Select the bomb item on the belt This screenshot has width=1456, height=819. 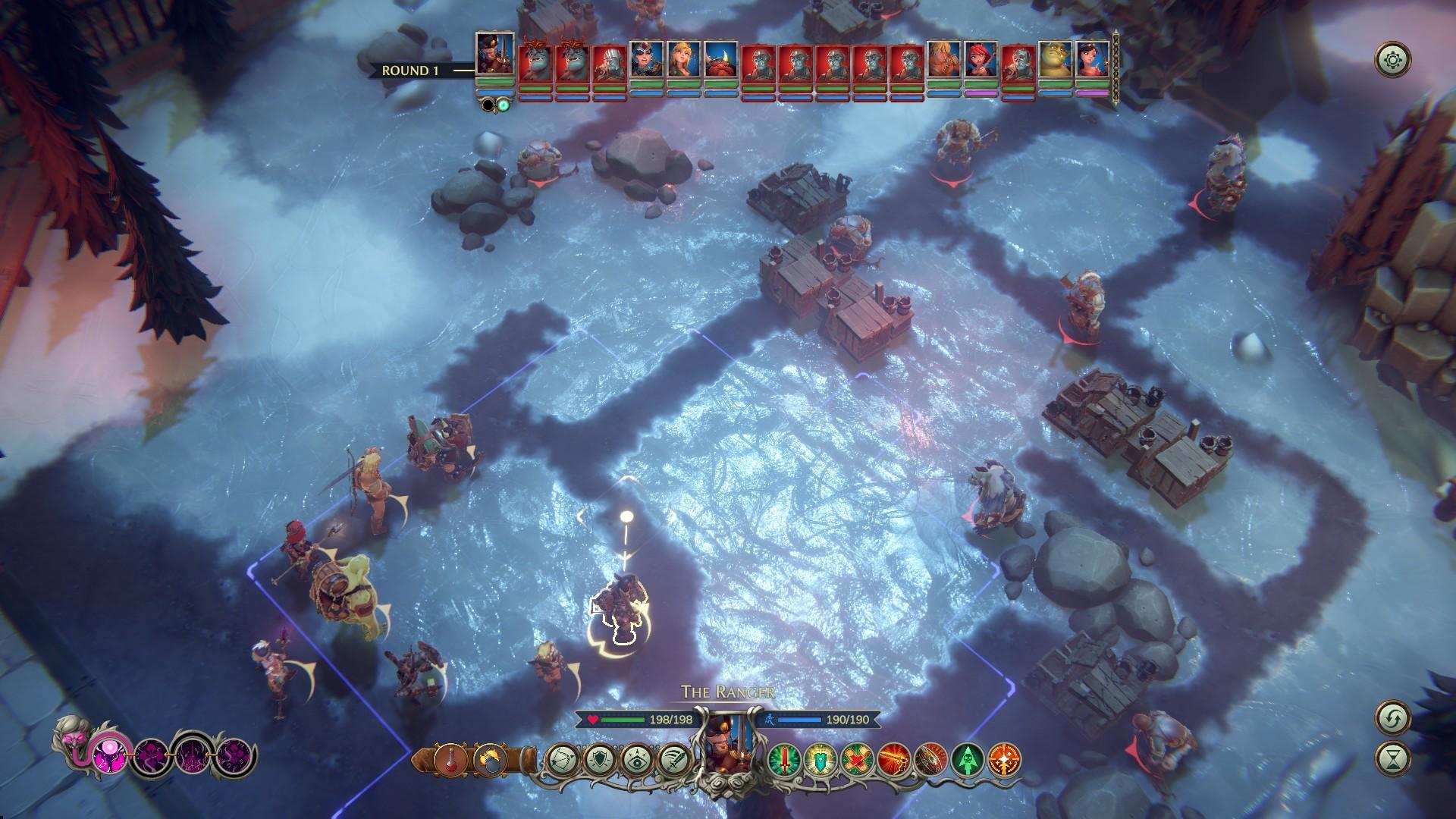click(491, 760)
